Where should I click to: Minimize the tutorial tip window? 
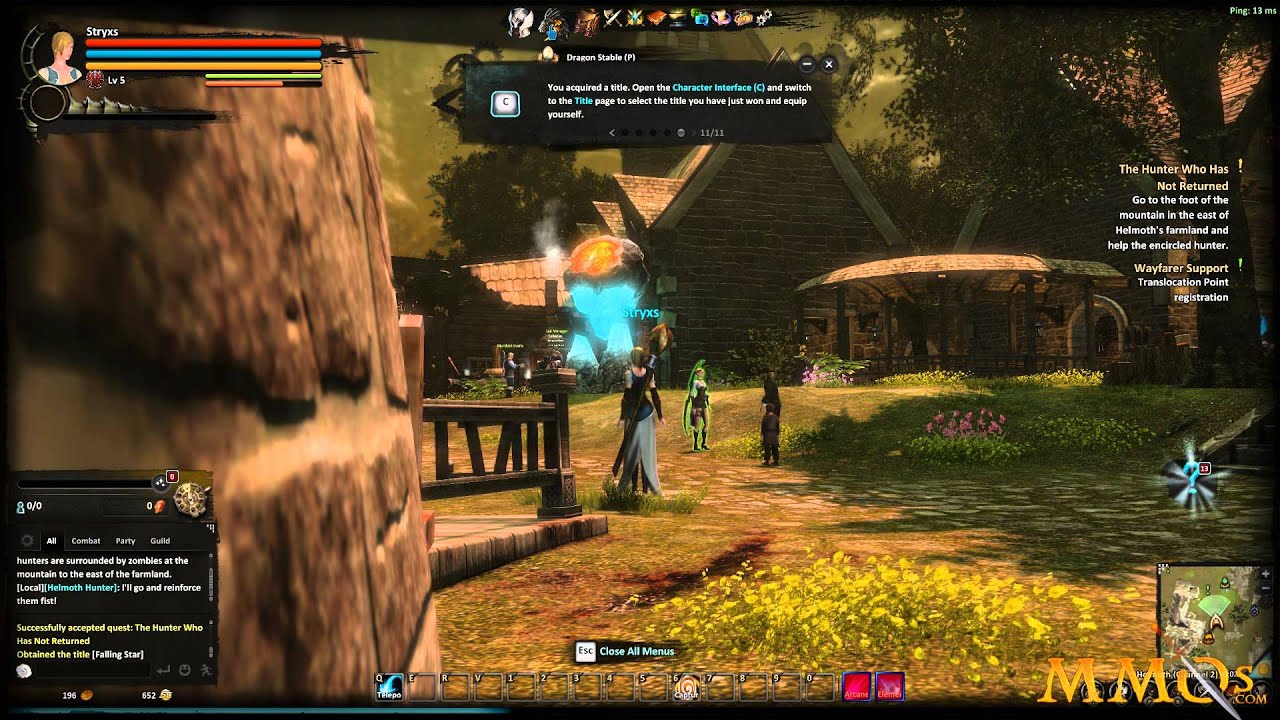[x=808, y=64]
